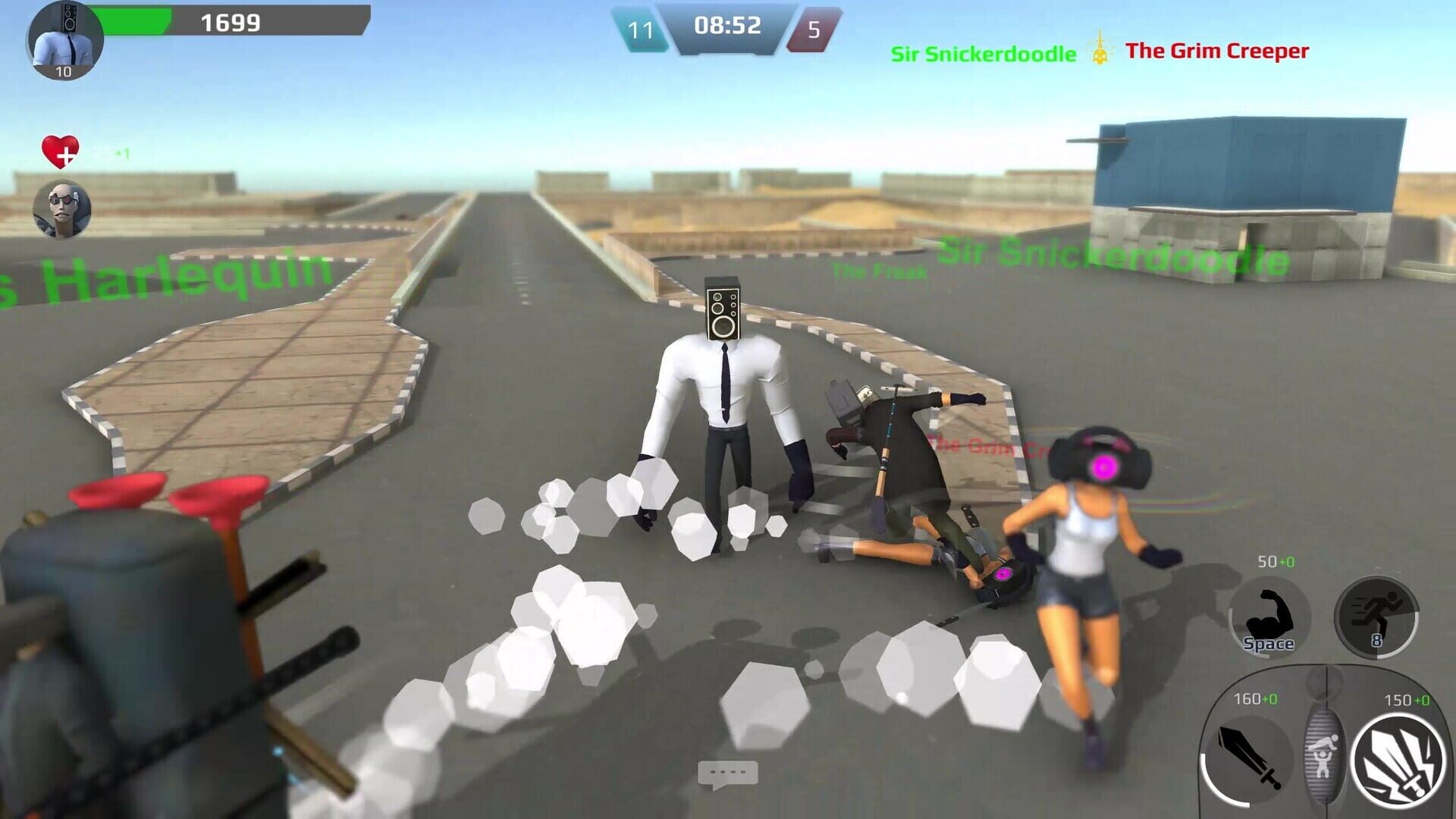Expand the match scoreboard at top center
Viewport: 1456px width, 819px height.
[x=726, y=27]
